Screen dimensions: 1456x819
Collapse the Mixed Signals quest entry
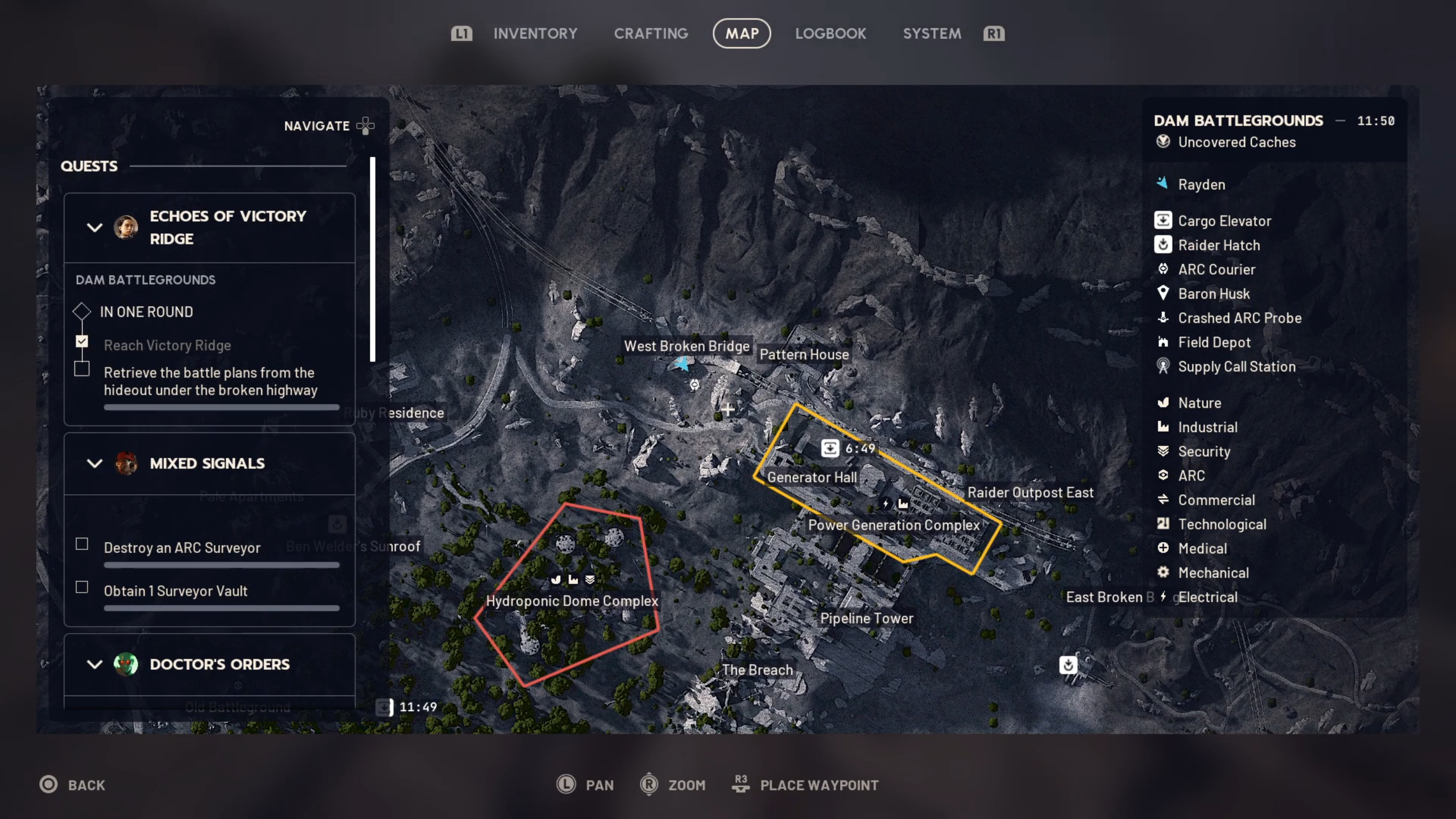pos(95,464)
